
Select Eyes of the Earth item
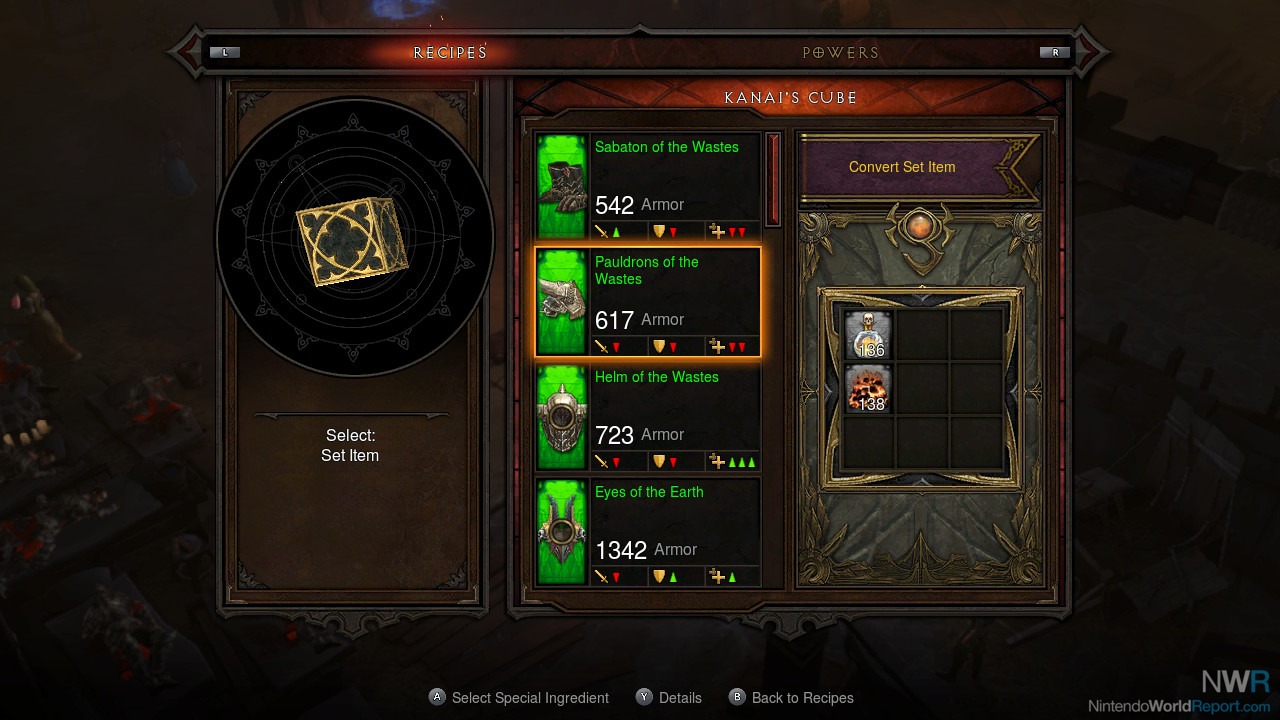point(648,532)
